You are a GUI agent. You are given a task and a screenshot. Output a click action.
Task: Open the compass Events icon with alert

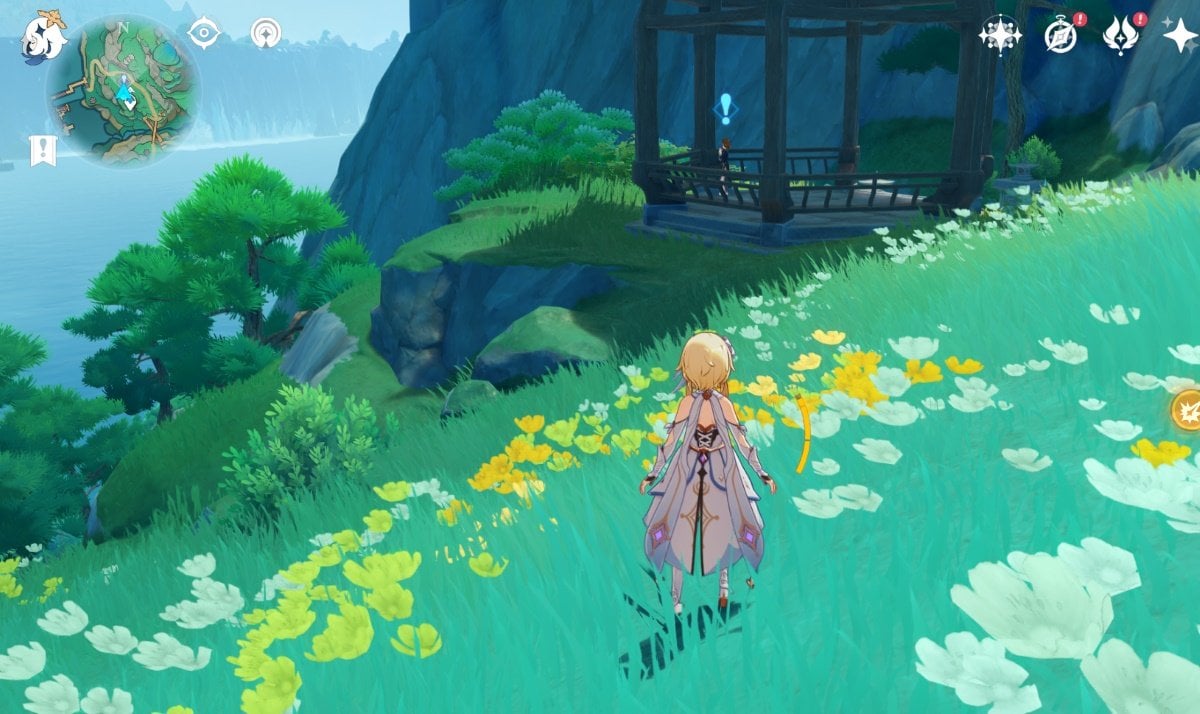(1059, 35)
